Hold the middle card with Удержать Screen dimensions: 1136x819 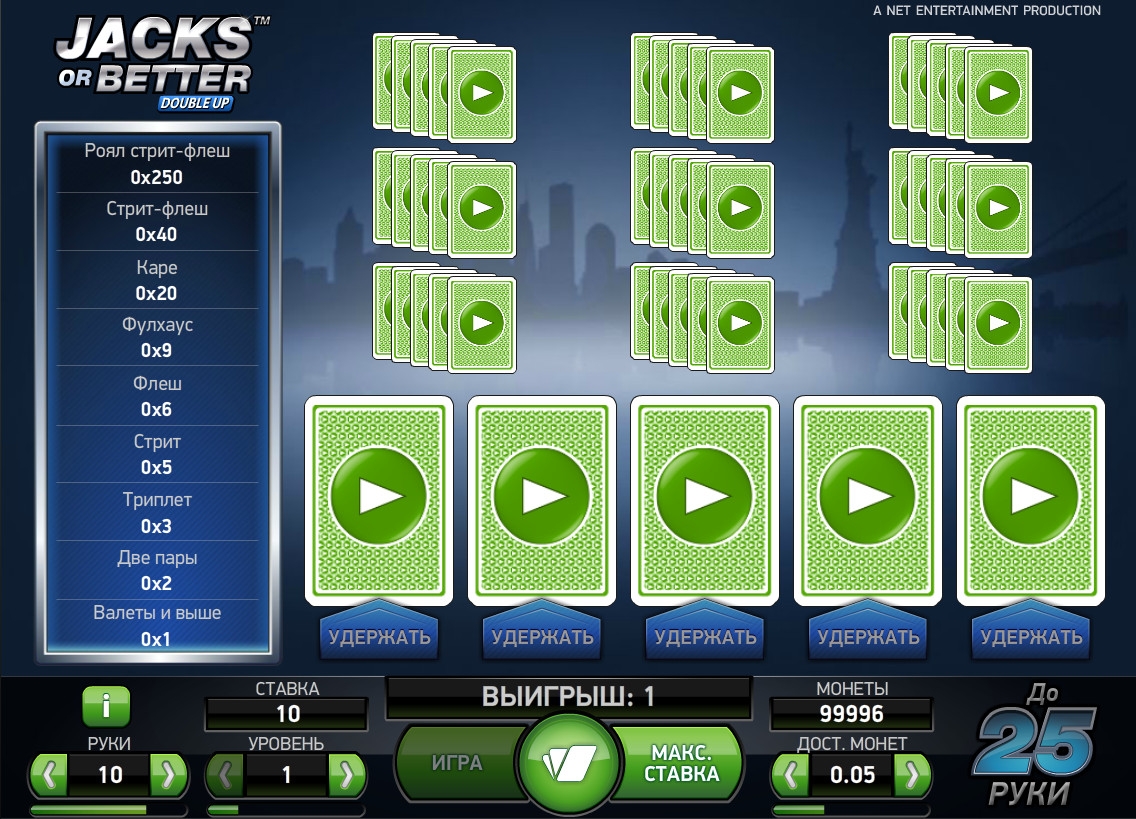705,637
